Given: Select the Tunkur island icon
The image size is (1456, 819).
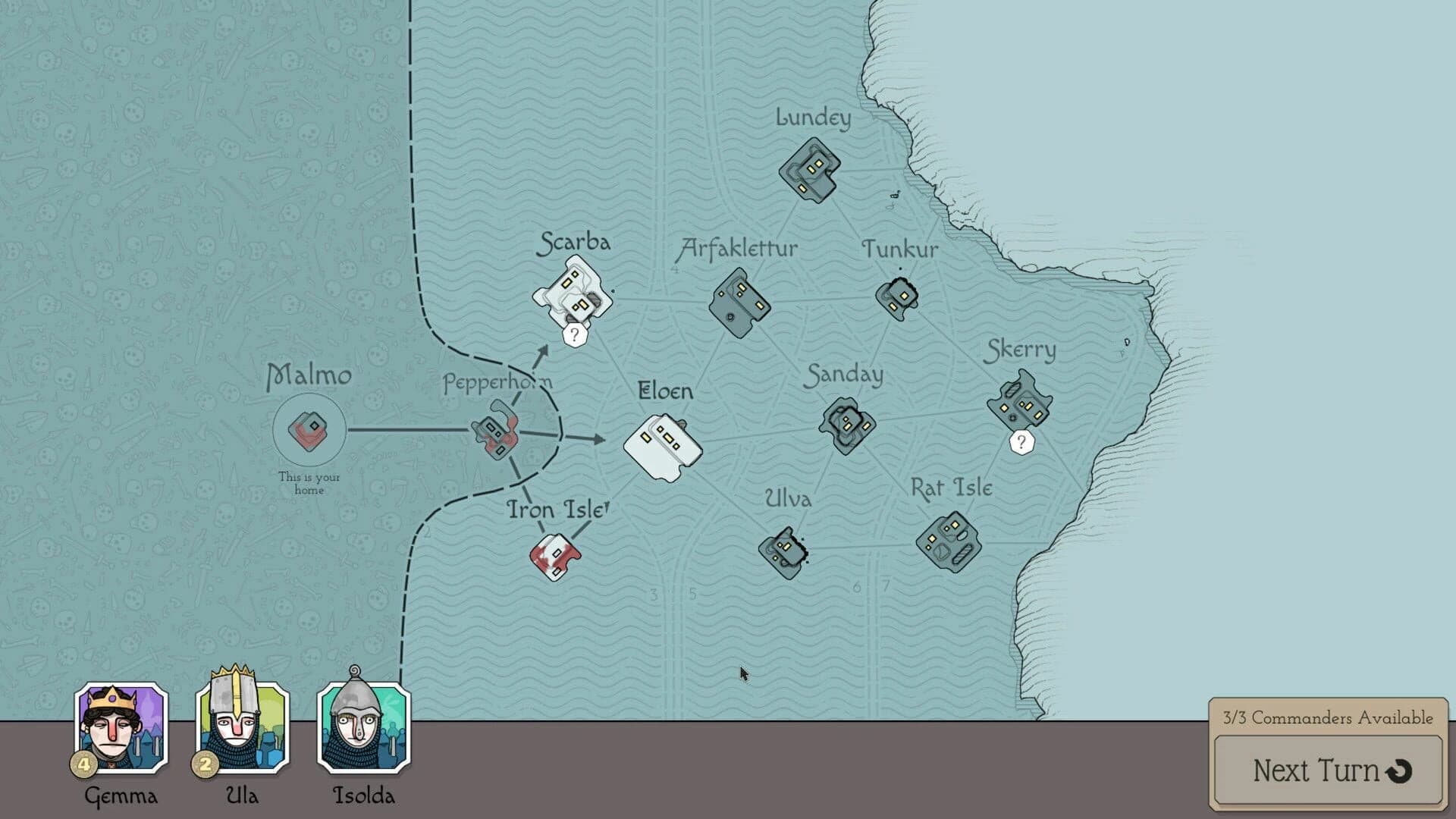Looking at the screenshot, I should click(x=899, y=300).
